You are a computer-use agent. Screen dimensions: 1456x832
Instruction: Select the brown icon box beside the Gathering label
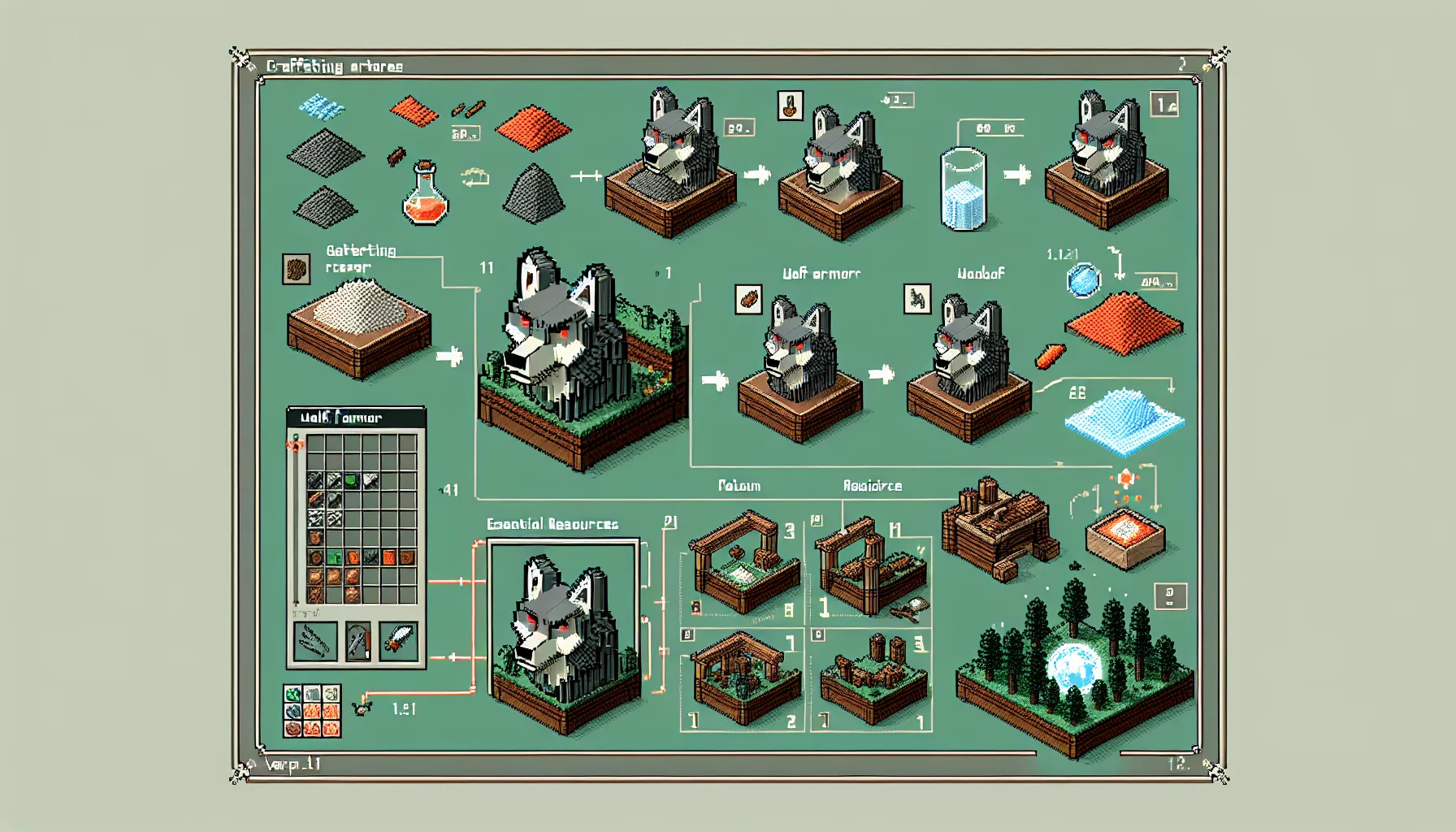click(296, 269)
